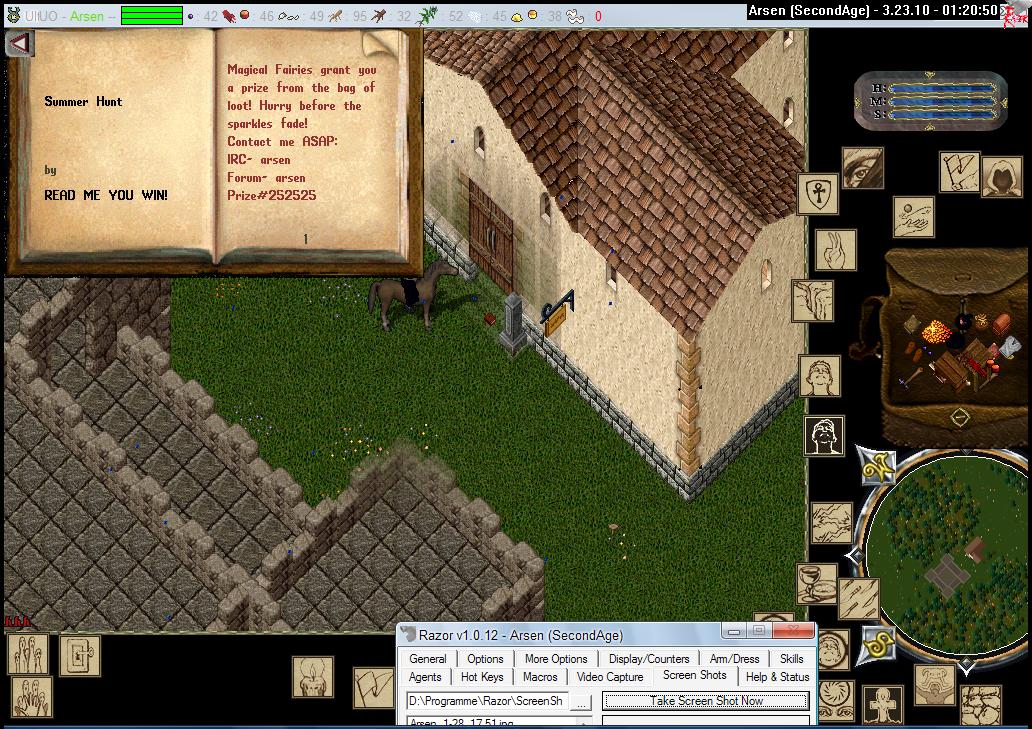Viewport: 1032px width, 729px height.
Task: Select the cross gravestone spell icon
Action: [x=883, y=705]
